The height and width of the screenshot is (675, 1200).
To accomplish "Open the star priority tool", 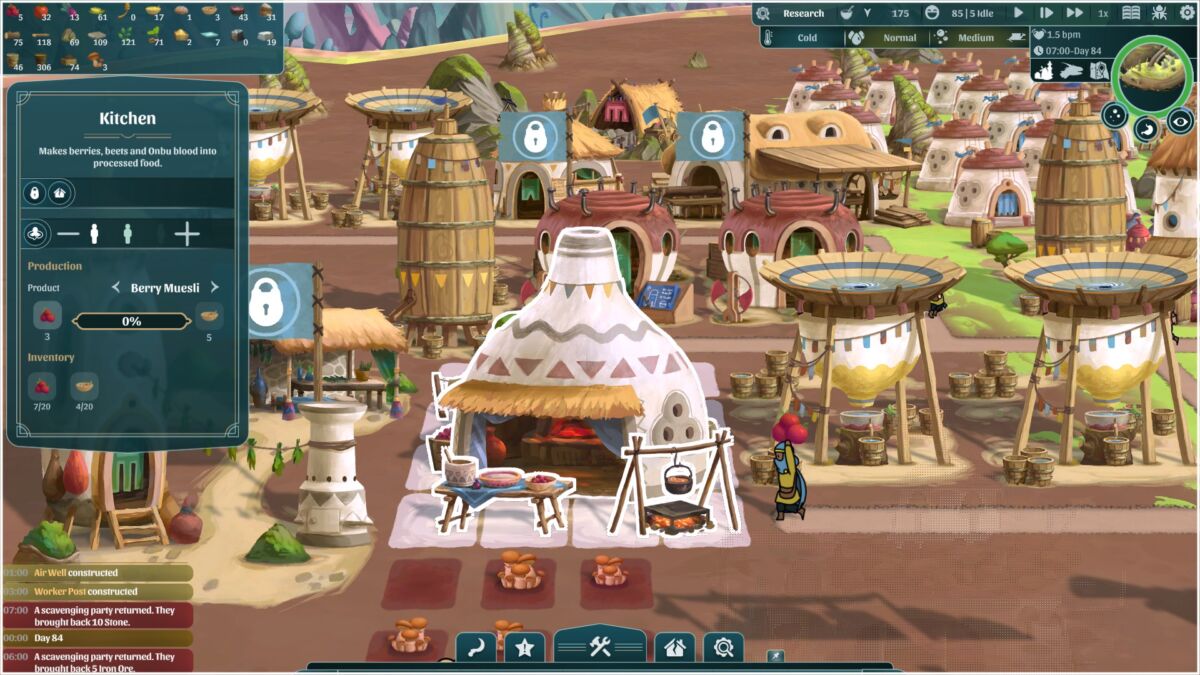I will click(x=527, y=648).
